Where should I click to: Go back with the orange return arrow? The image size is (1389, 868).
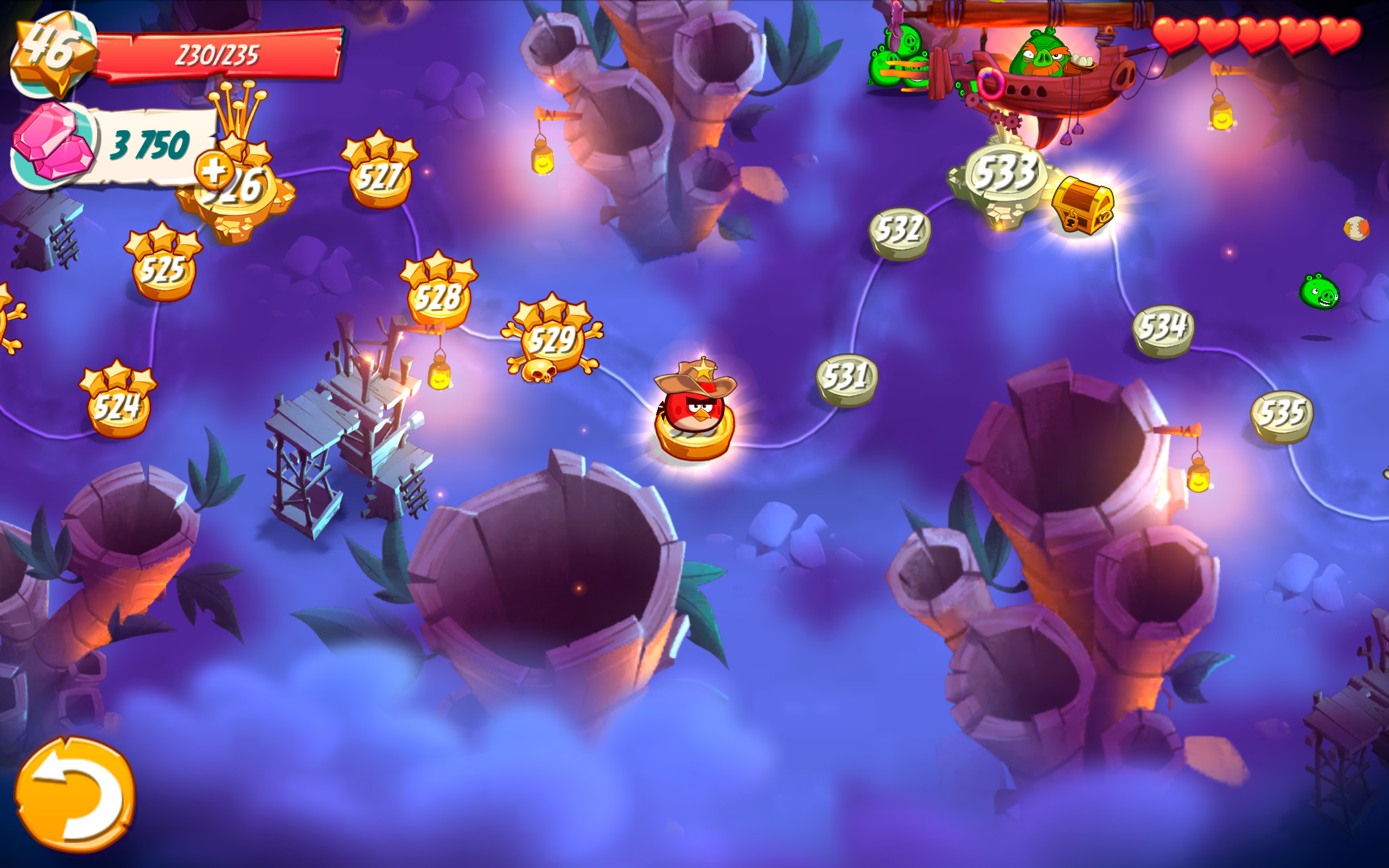75,795
